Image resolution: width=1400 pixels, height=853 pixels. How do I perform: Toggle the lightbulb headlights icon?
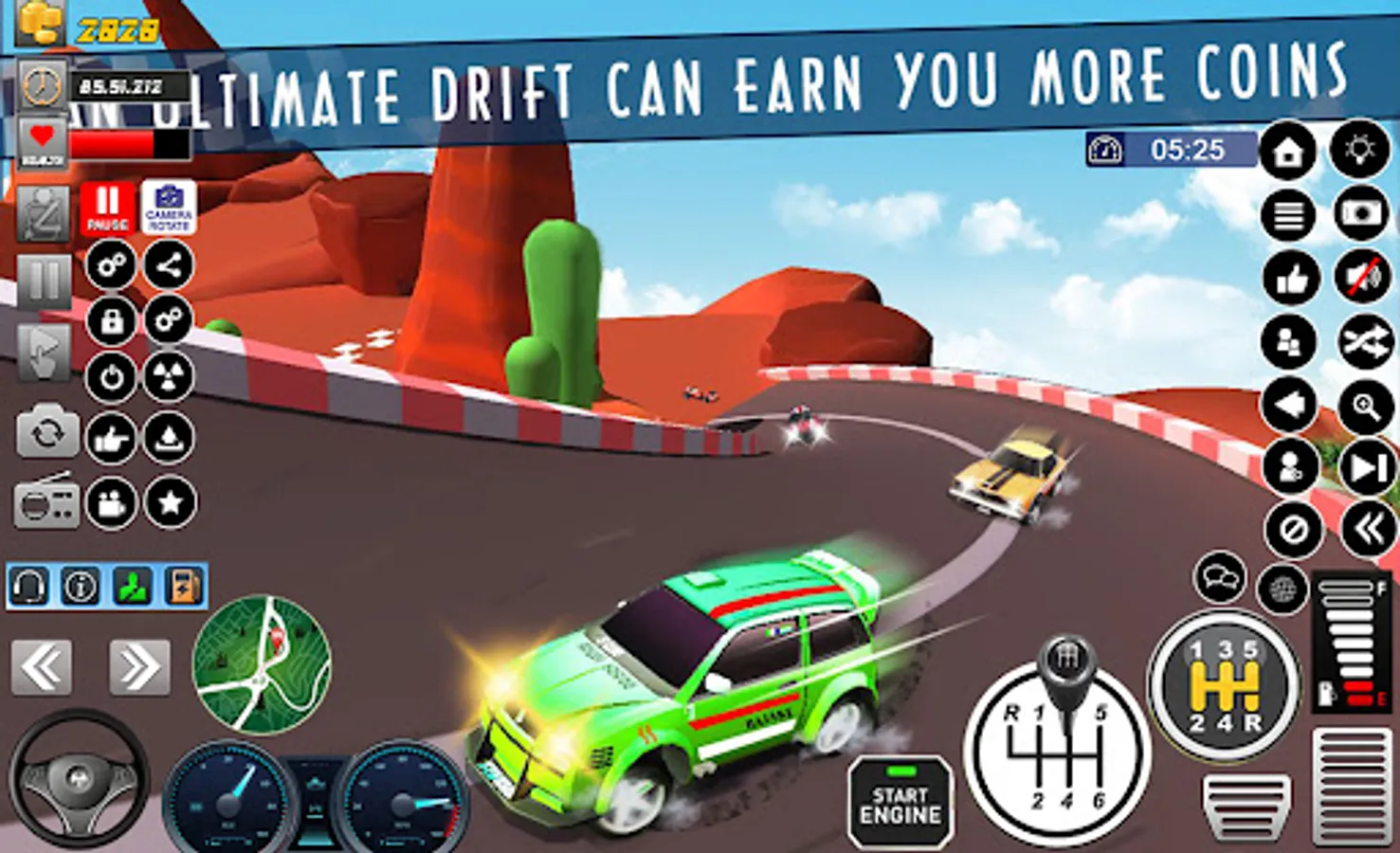click(x=1360, y=150)
